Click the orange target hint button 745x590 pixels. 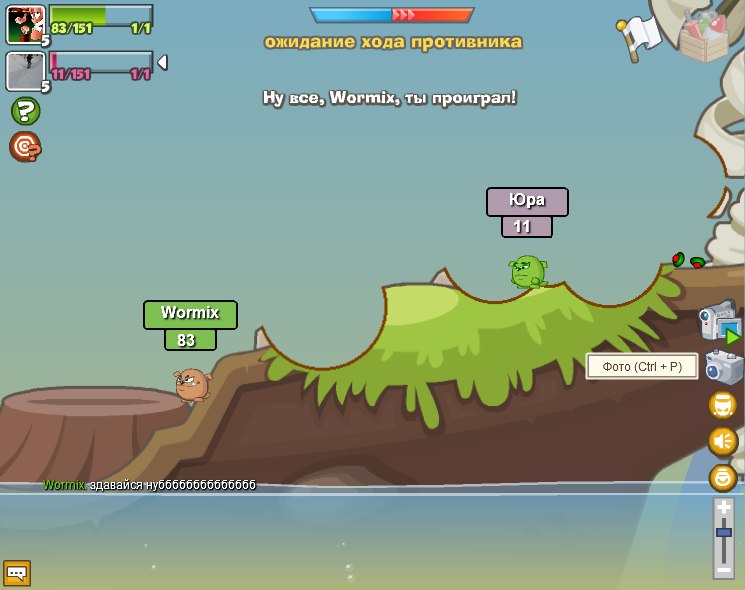[25, 147]
